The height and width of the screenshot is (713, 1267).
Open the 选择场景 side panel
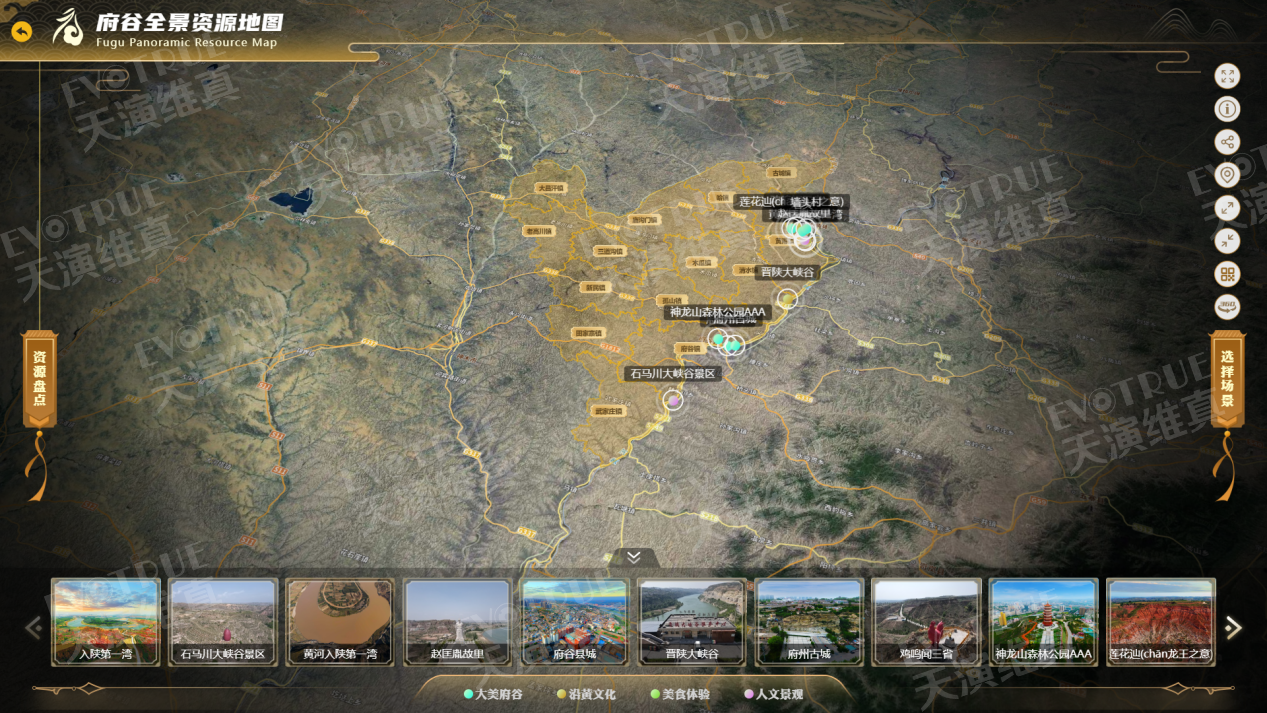pyautogui.click(x=1227, y=380)
